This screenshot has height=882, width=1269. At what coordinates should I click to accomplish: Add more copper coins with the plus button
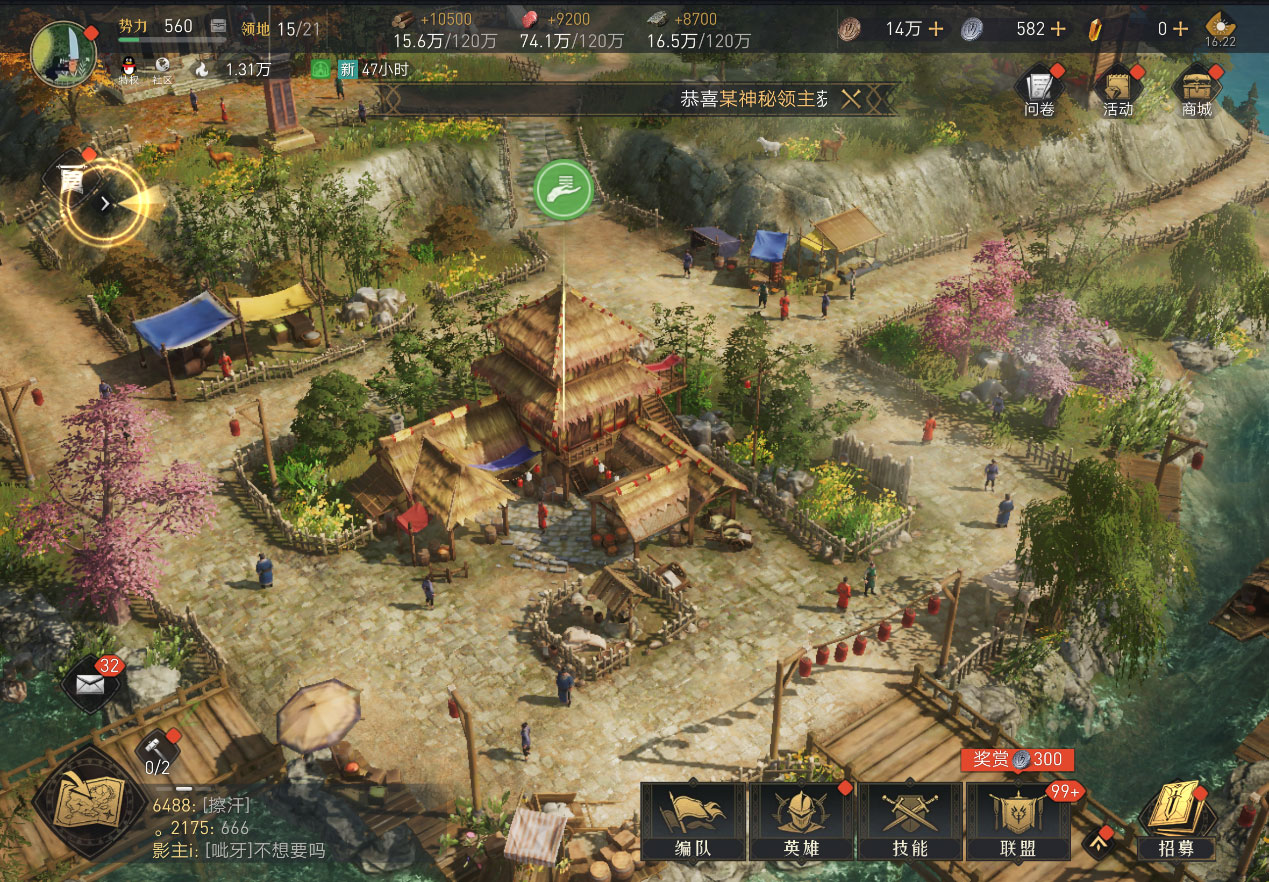point(936,29)
